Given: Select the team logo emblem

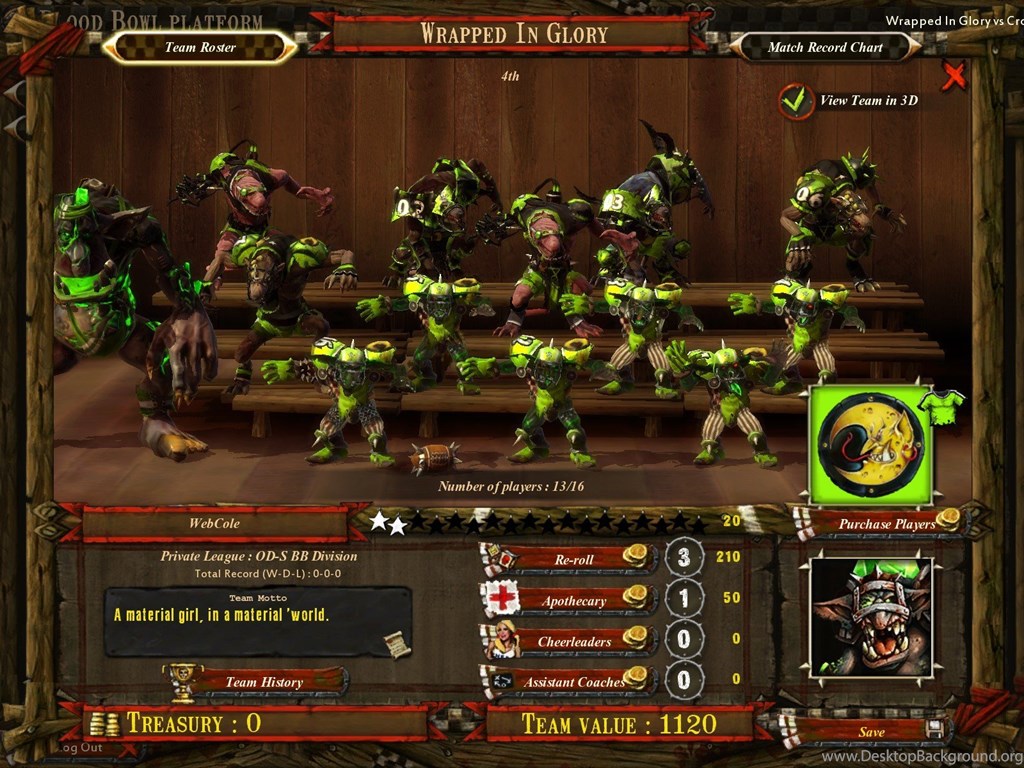Looking at the screenshot, I should tap(868, 446).
